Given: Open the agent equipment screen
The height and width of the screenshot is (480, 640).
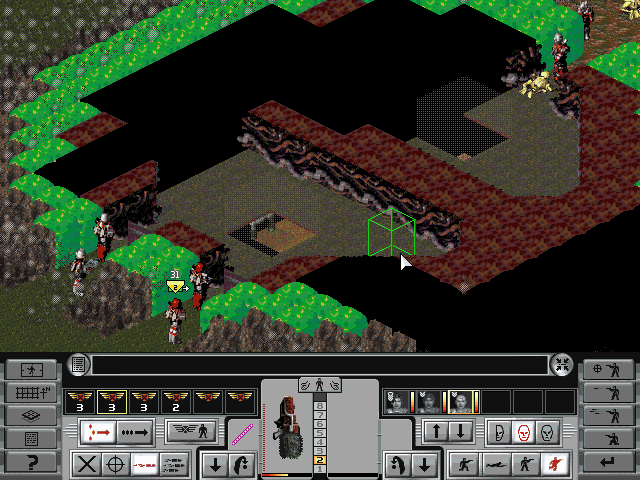Looking at the screenshot, I should pos(191,431).
